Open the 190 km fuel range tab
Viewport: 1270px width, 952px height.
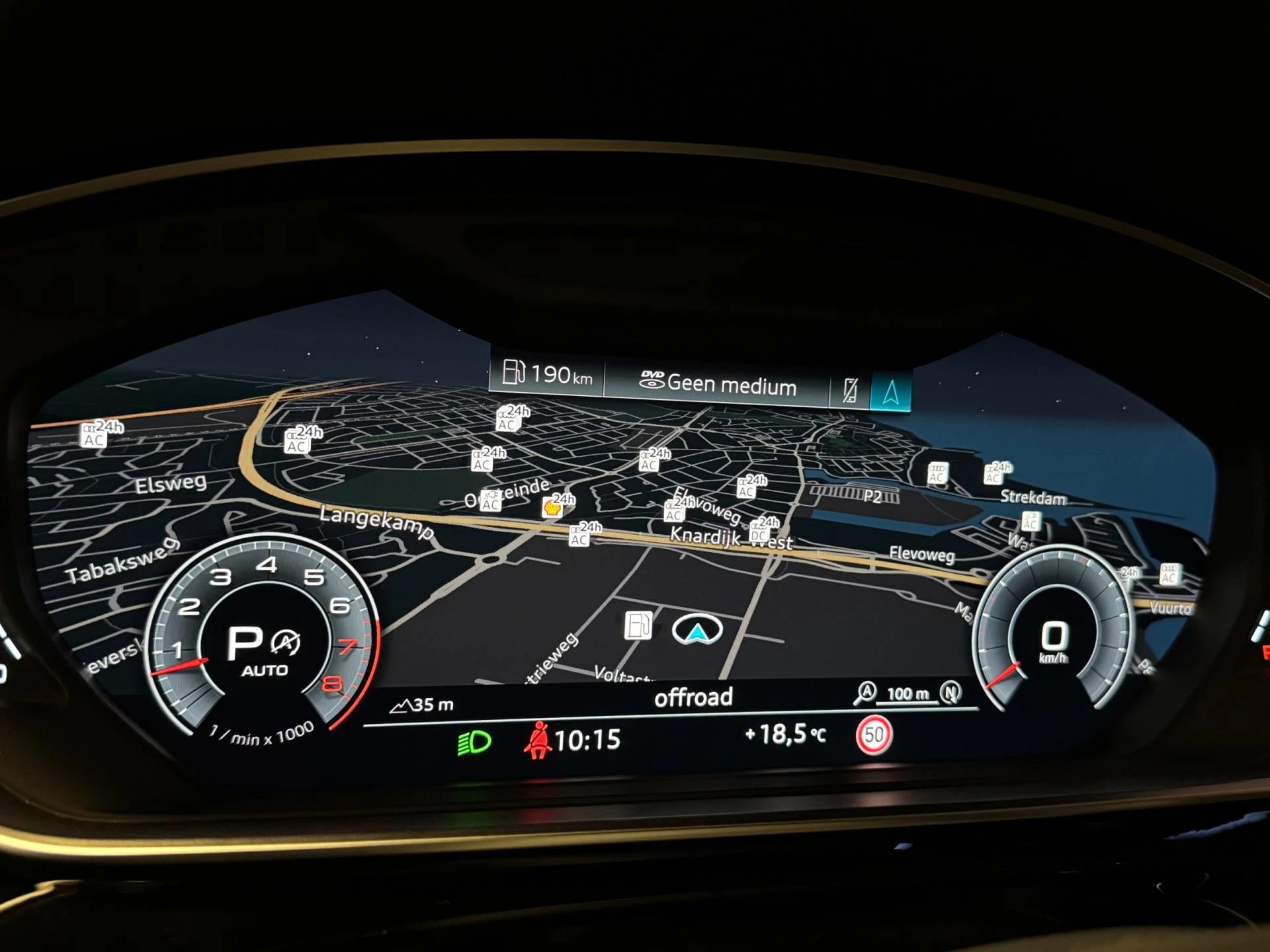tap(547, 374)
